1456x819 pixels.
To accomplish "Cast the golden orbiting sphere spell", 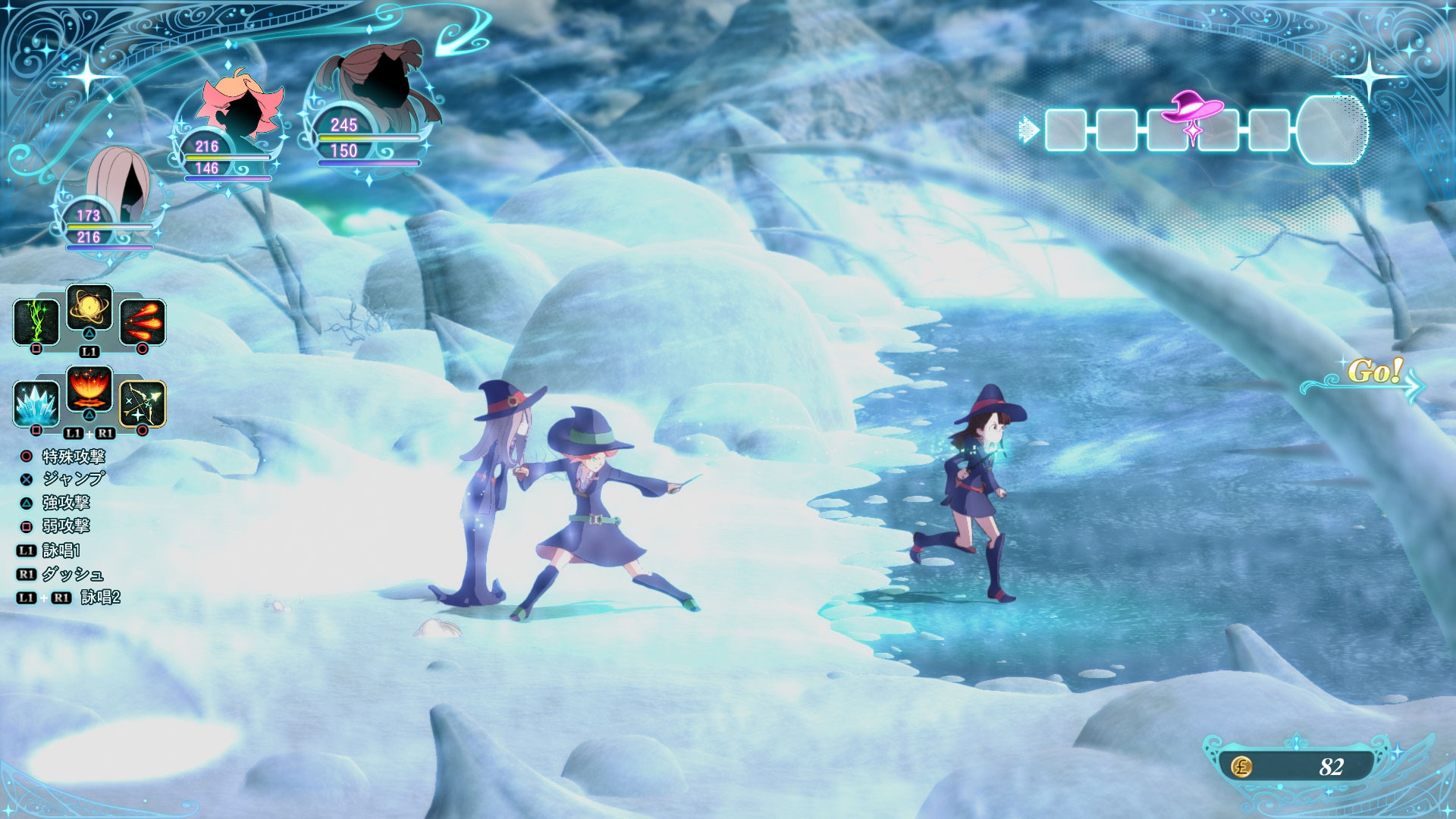I will point(89,309).
